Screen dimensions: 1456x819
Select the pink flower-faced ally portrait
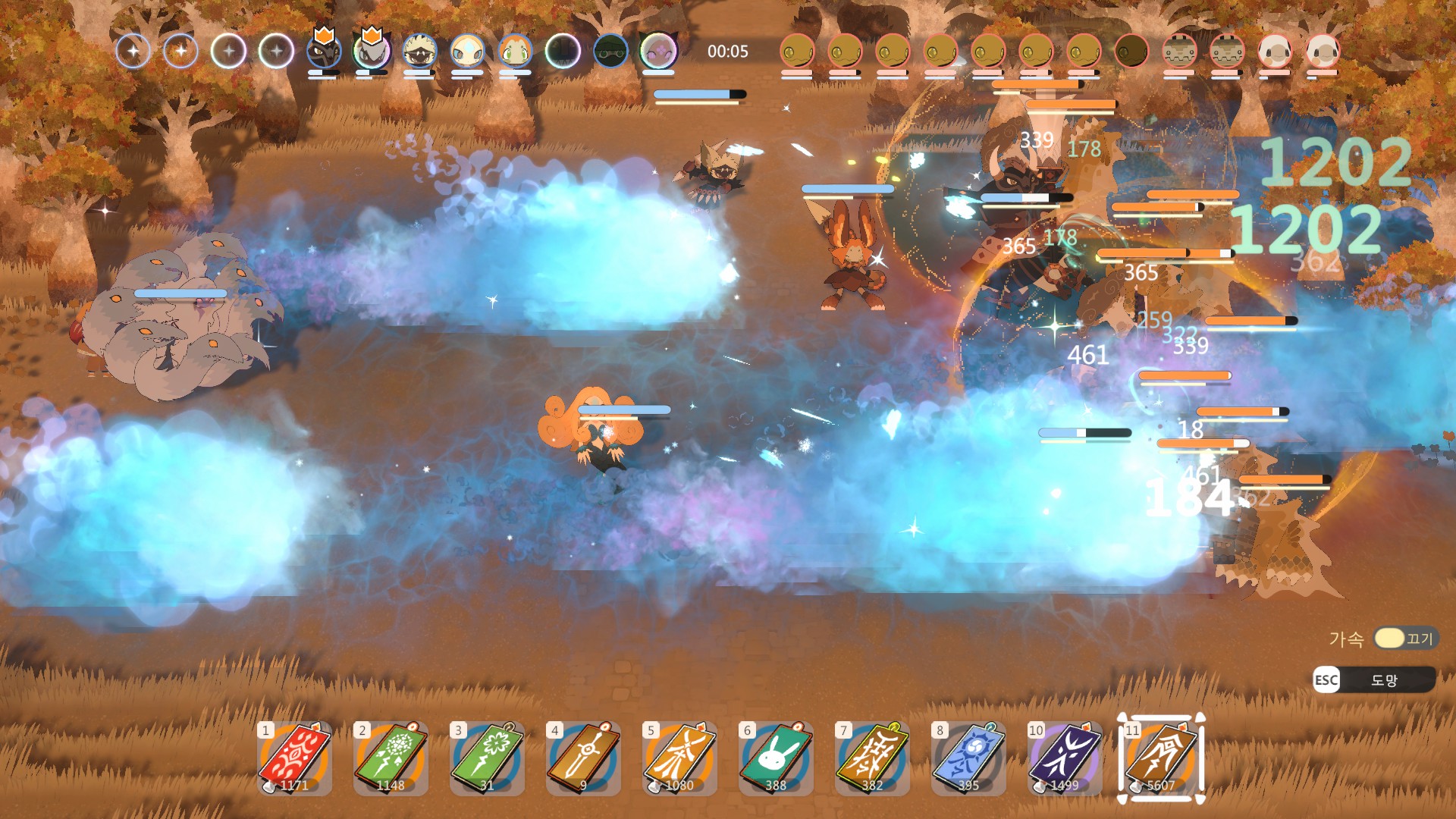tap(658, 52)
